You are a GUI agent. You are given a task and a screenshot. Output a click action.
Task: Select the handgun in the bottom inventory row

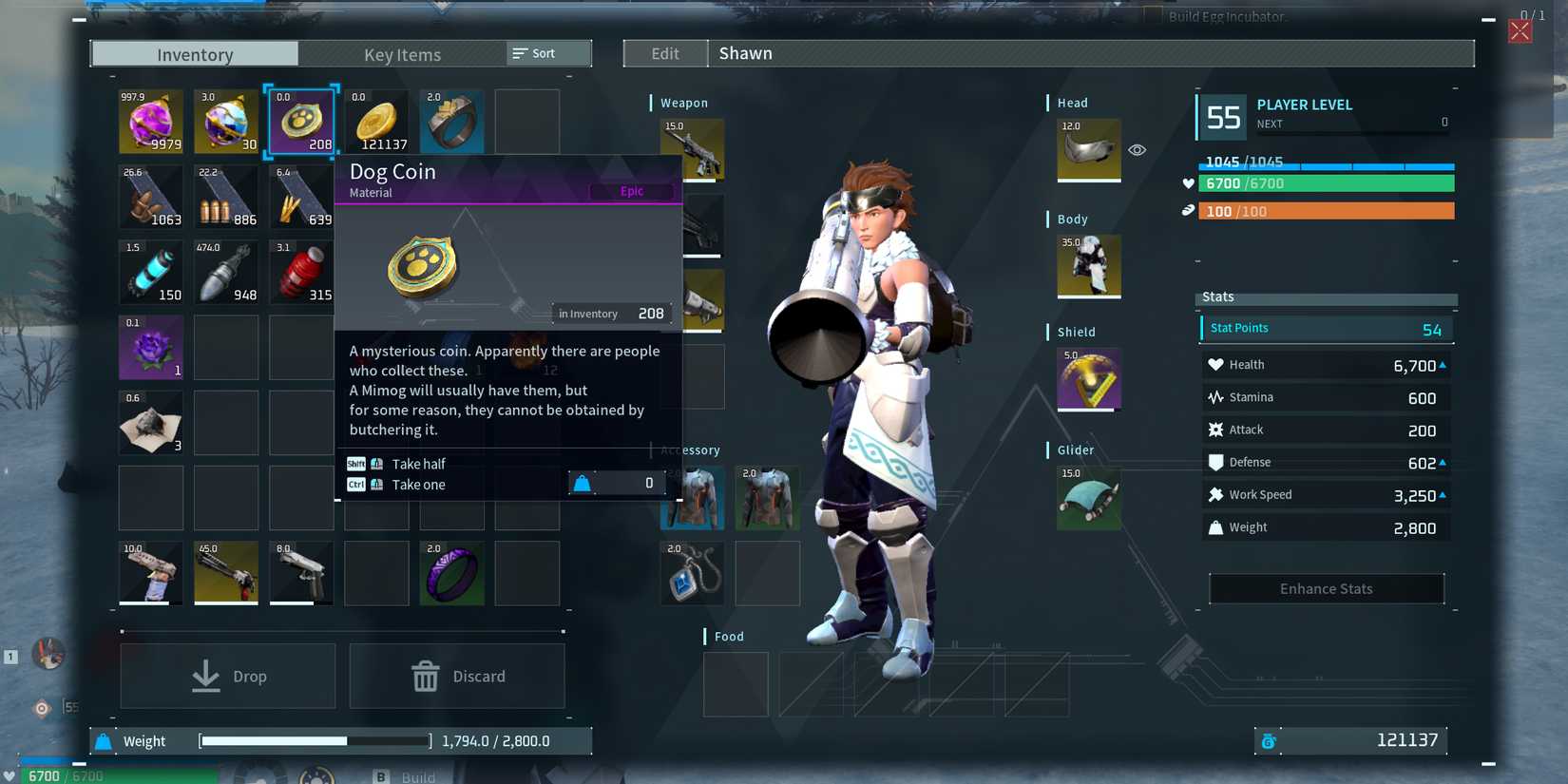[x=300, y=573]
